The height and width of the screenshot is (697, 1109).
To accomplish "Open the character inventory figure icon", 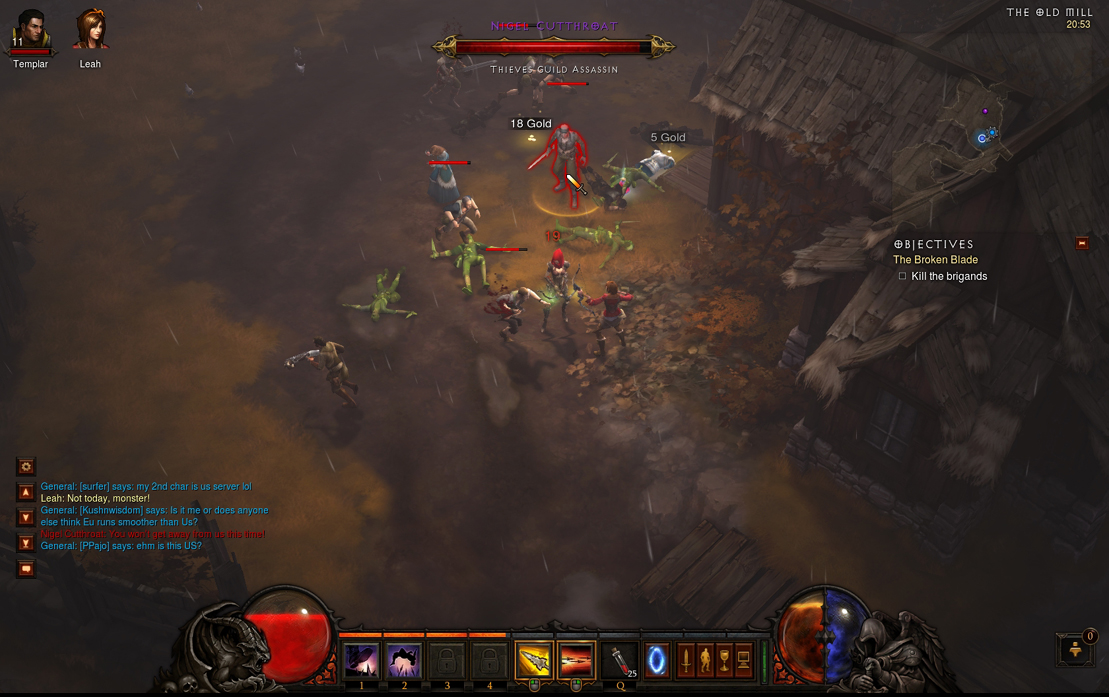I will click(704, 661).
